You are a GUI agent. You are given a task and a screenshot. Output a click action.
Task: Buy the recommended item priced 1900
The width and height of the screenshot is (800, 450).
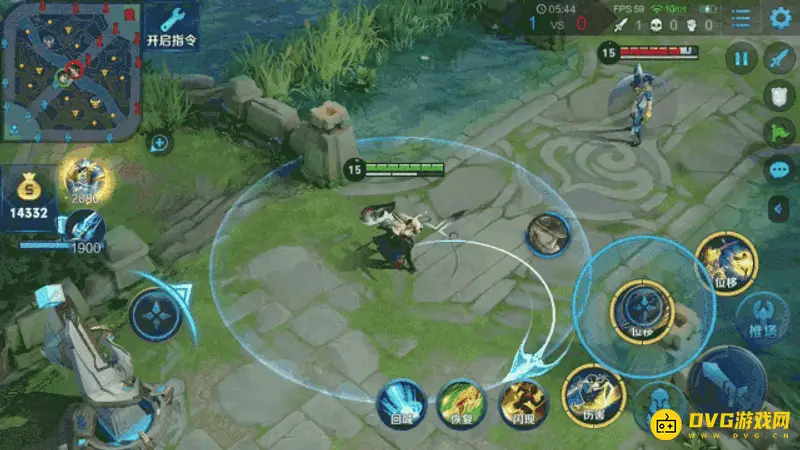click(85, 226)
